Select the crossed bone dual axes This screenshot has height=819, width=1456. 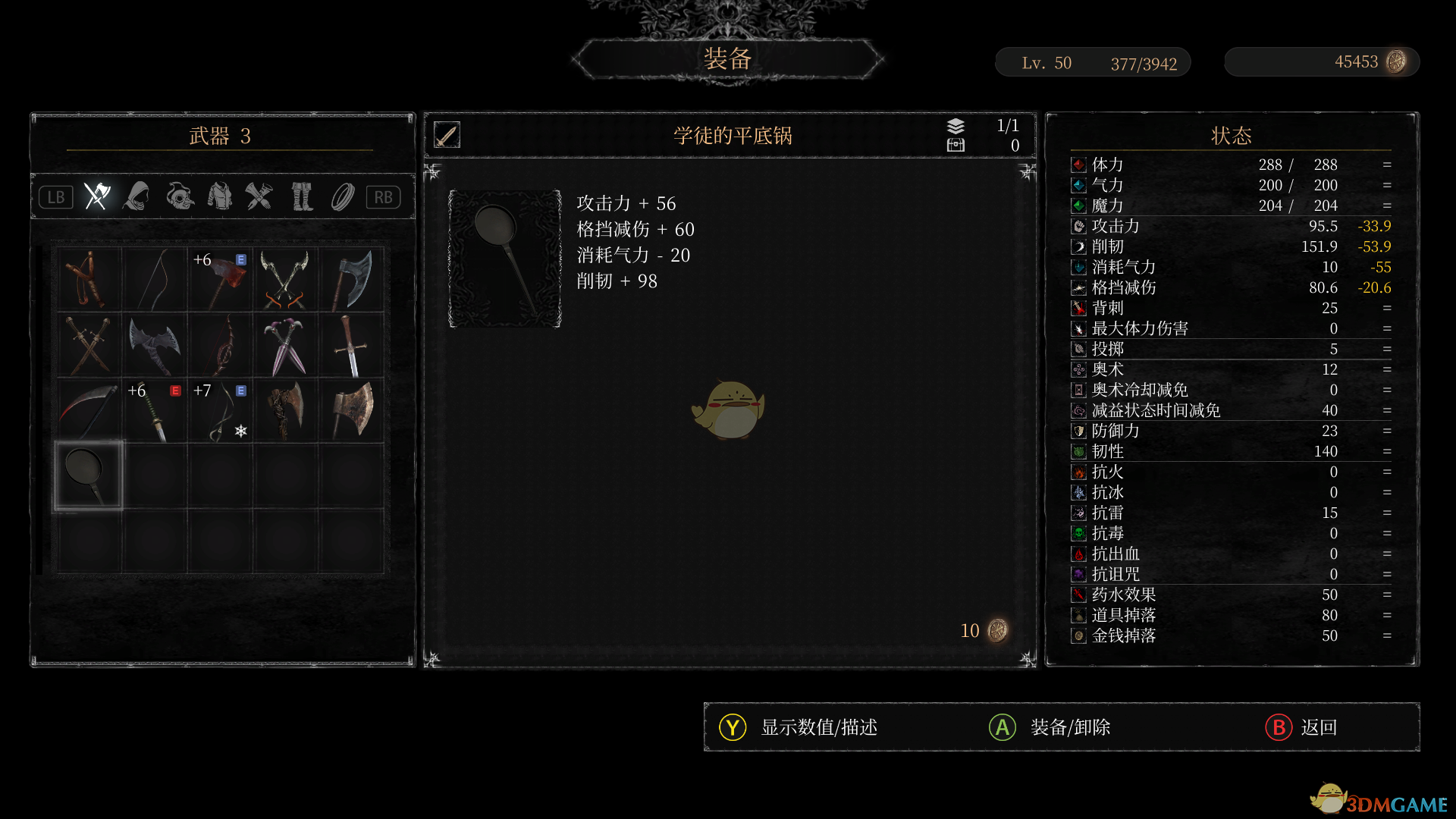286,280
